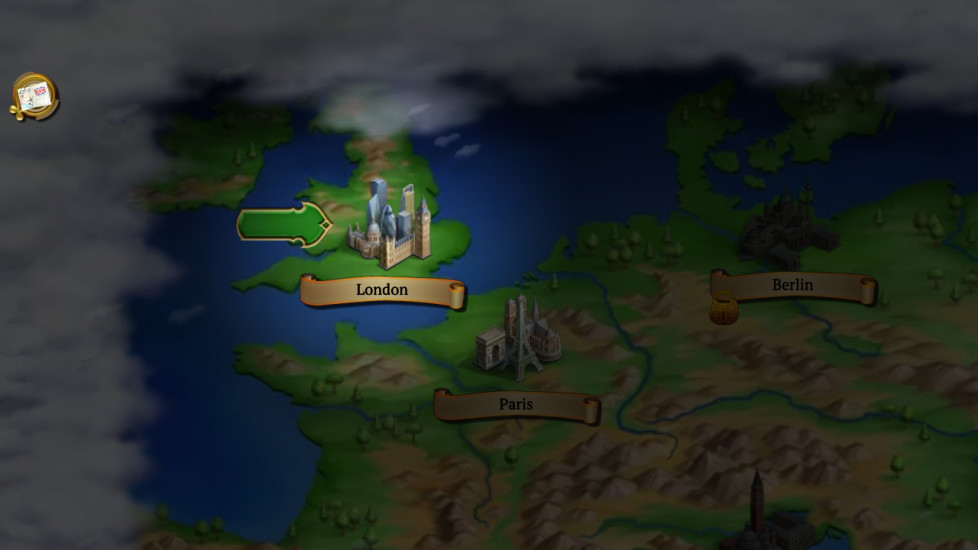Select the London landmark buildings

pyautogui.click(x=389, y=227)
